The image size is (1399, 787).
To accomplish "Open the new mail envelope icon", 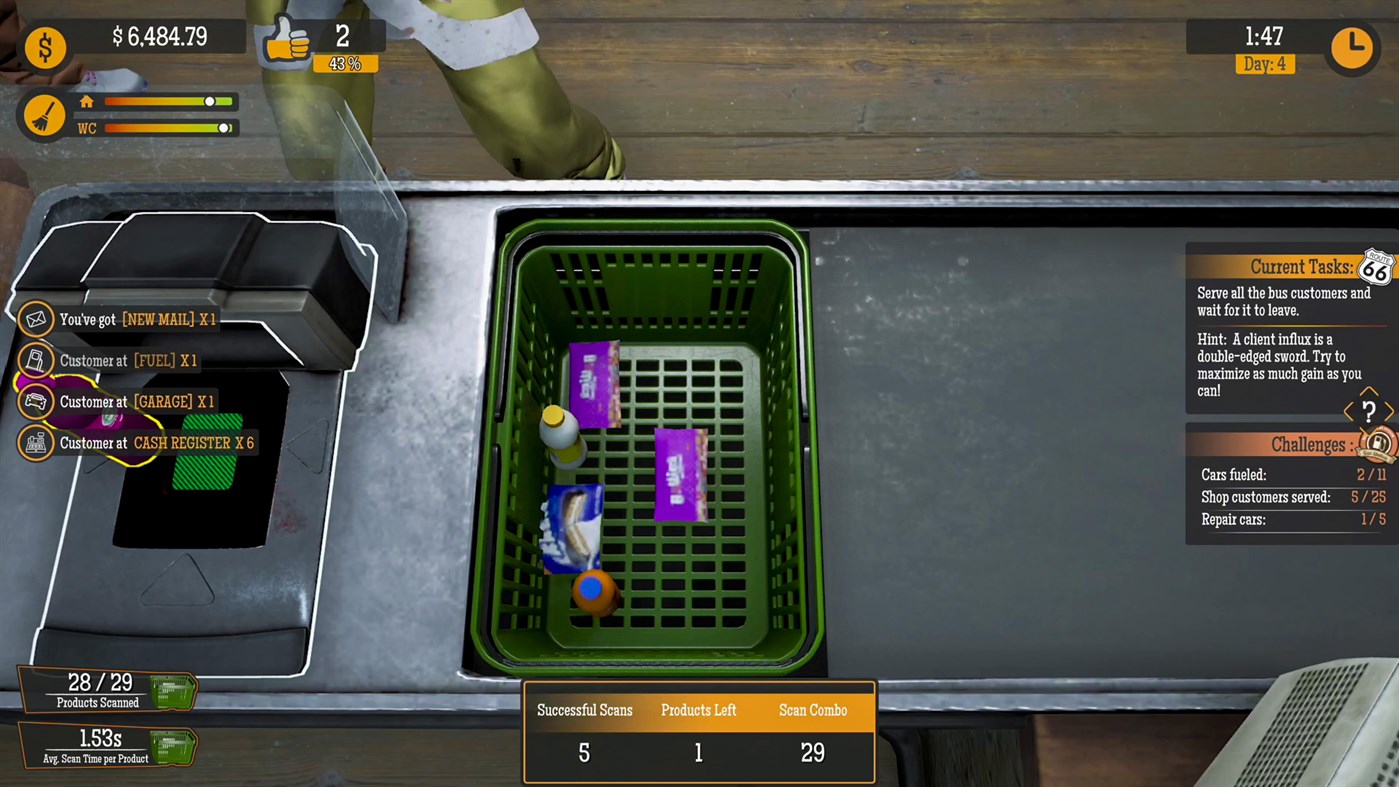I will (35, 319).
